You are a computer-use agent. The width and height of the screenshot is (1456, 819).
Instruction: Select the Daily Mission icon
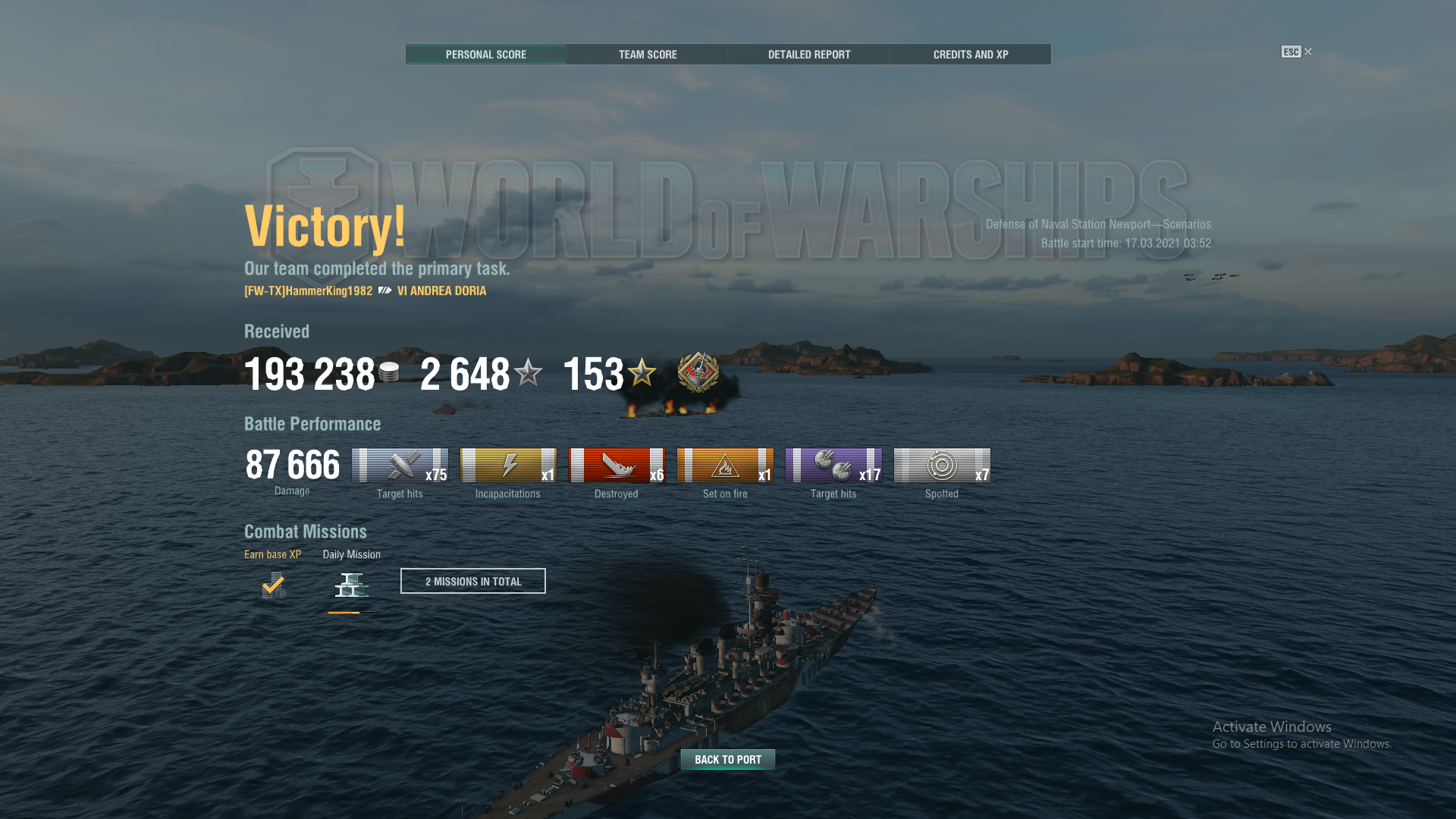[x=352, y=585]
